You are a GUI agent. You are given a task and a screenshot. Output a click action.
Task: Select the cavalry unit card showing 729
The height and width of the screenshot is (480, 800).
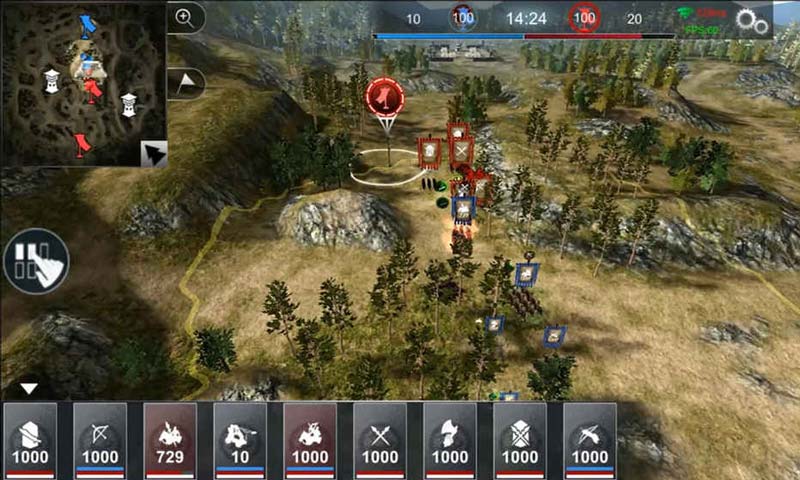coord(170,440)
